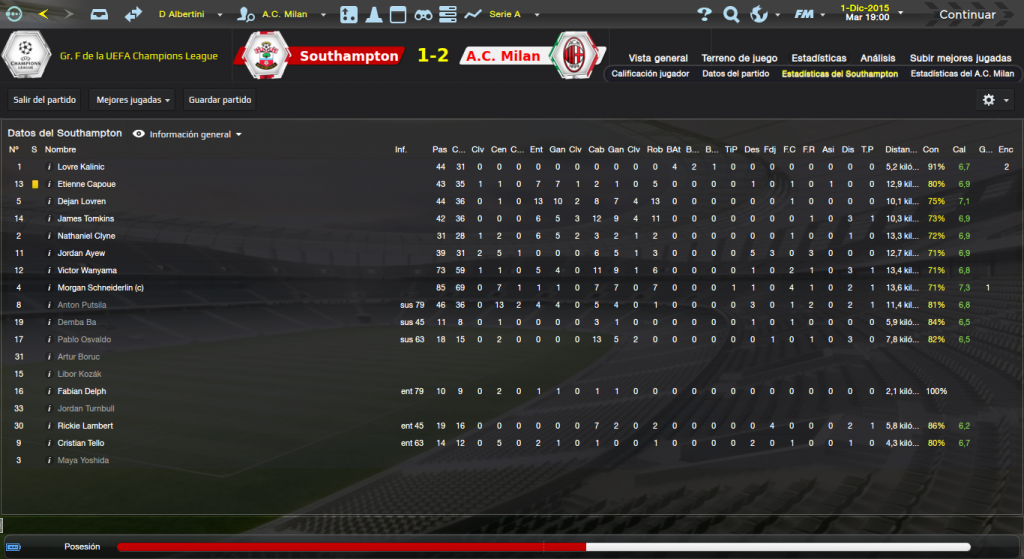Viewport: 1024px width, 559px height.
Task: Switch to Vista general tab
Action: point(657,58)
